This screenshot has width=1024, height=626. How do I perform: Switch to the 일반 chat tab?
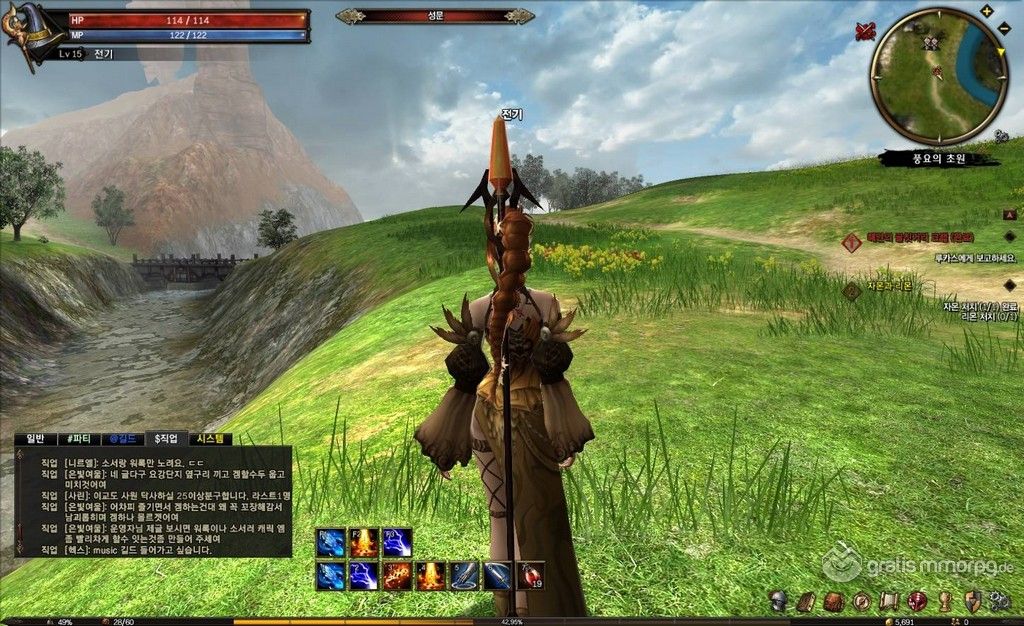pyautogui.click(x=36, y=438)
